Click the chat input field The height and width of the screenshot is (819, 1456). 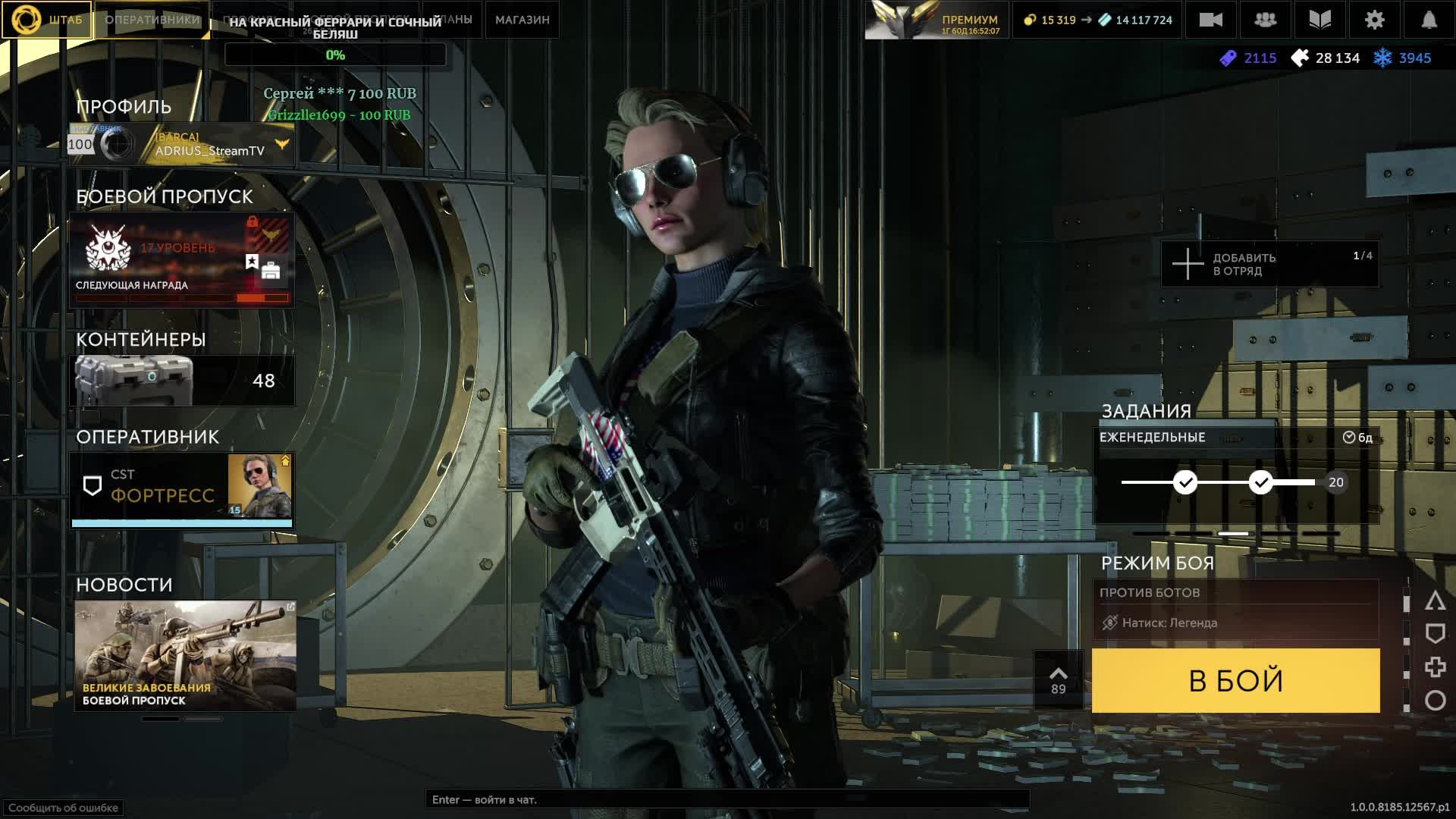point(726,799)
